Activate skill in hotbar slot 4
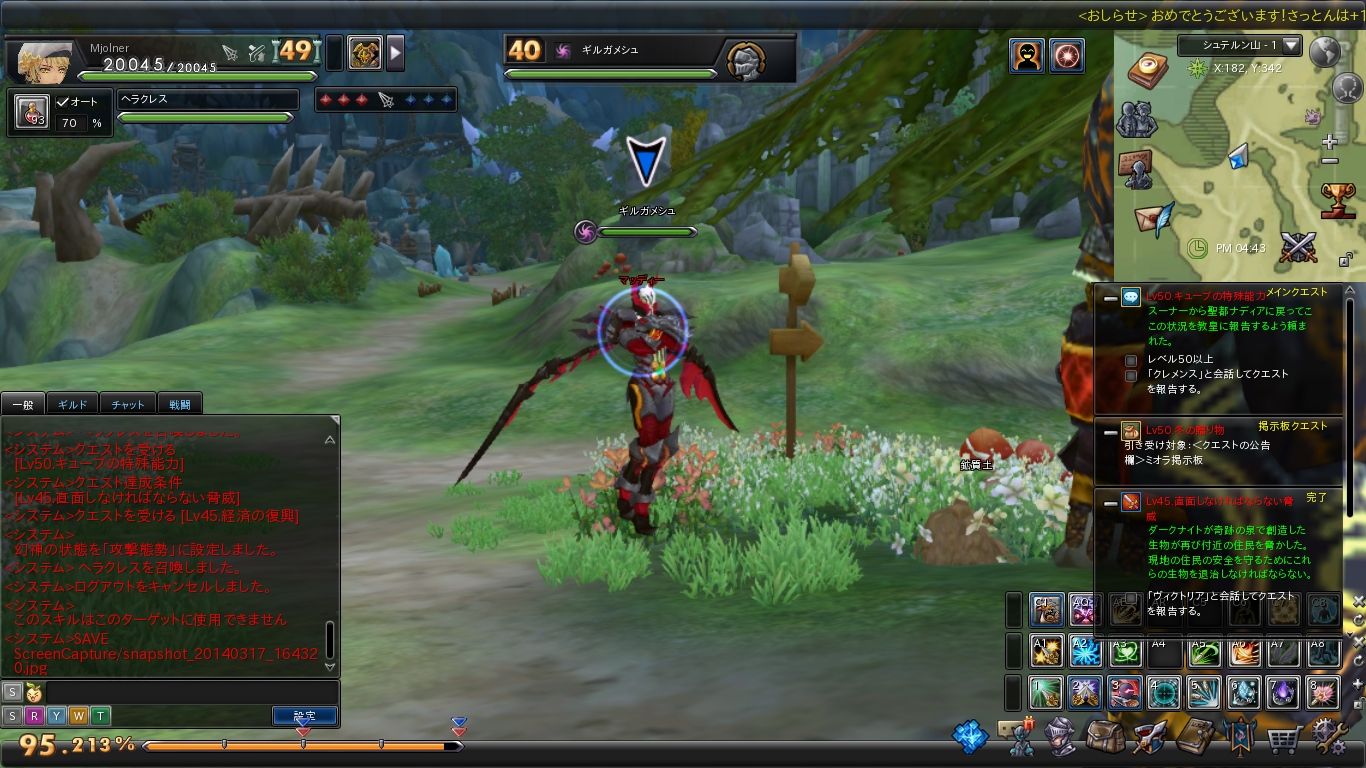This screenshot has width=1366, height=768. (1164, 692)
